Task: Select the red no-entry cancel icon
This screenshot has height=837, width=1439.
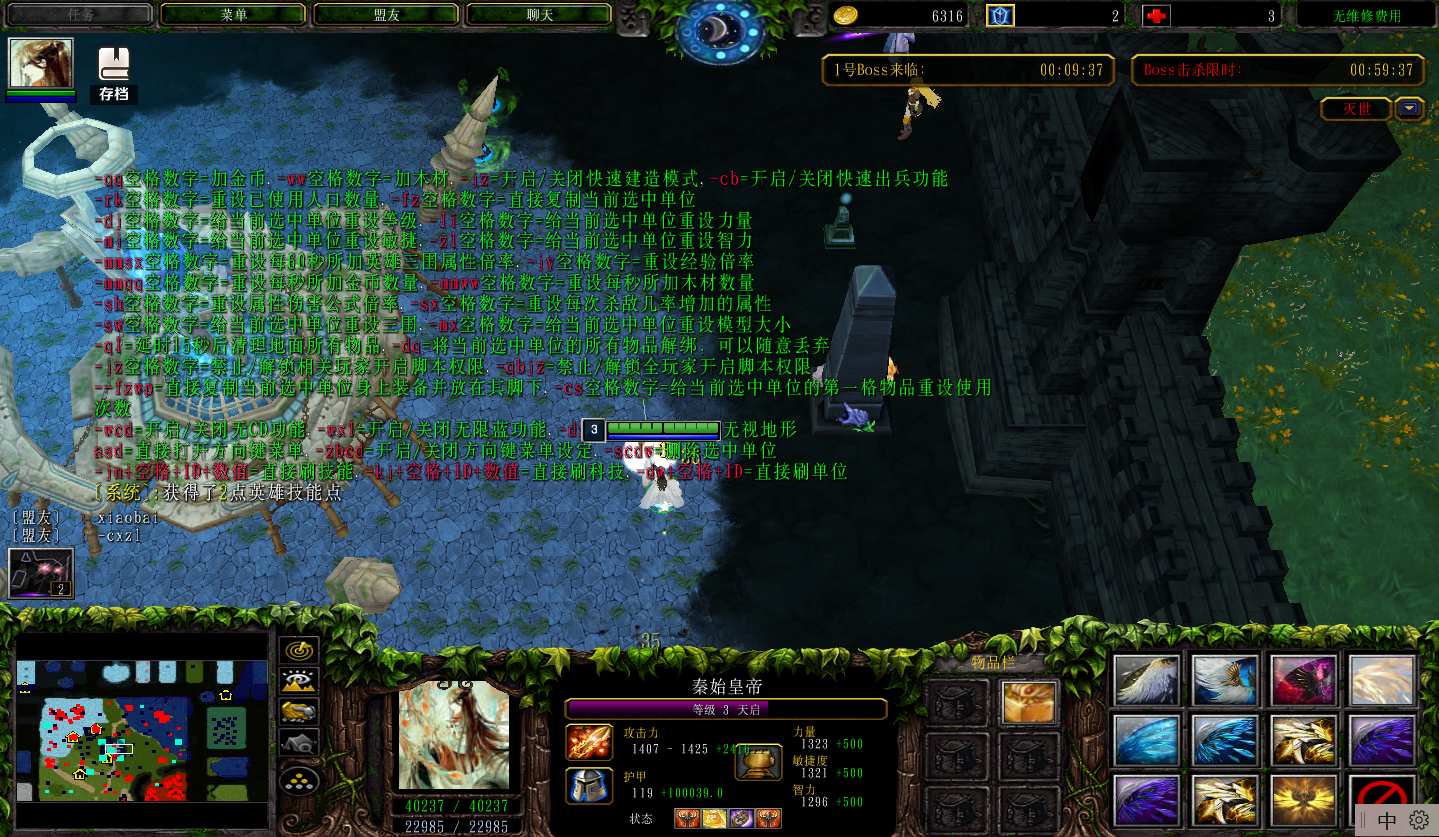Action: click(x=1382, y=800)
